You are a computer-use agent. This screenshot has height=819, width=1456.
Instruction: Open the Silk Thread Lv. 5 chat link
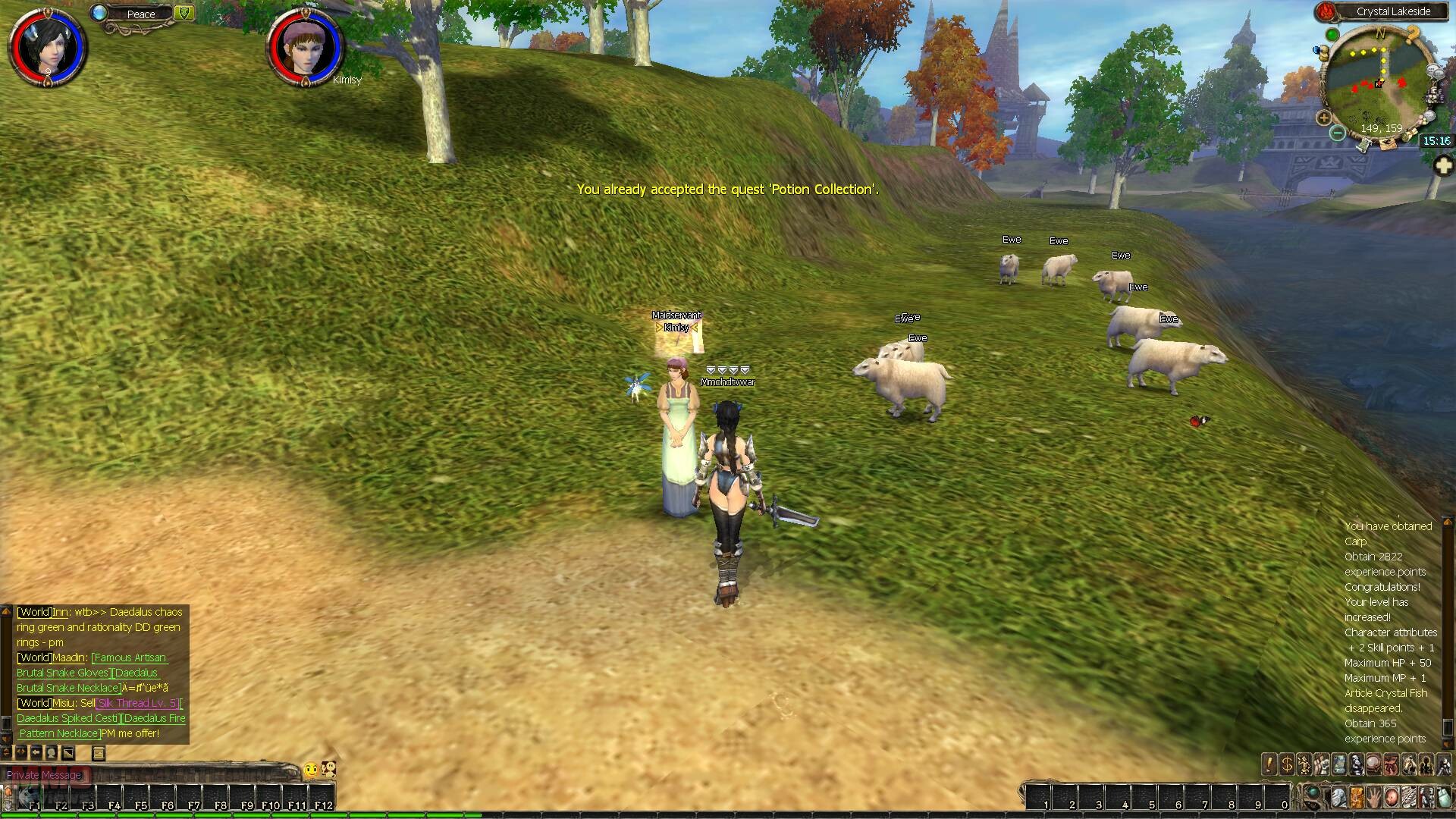click(x=137, y=703)
